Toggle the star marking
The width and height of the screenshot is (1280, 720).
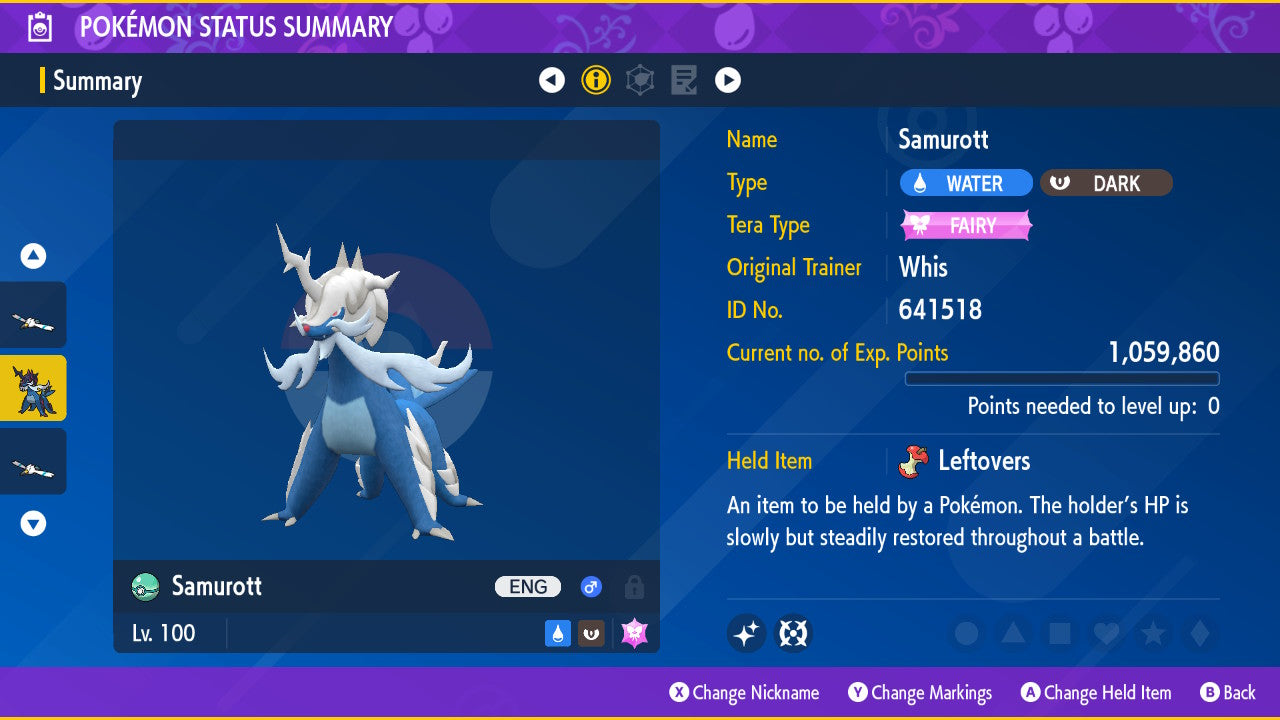tap(1153, 633)
